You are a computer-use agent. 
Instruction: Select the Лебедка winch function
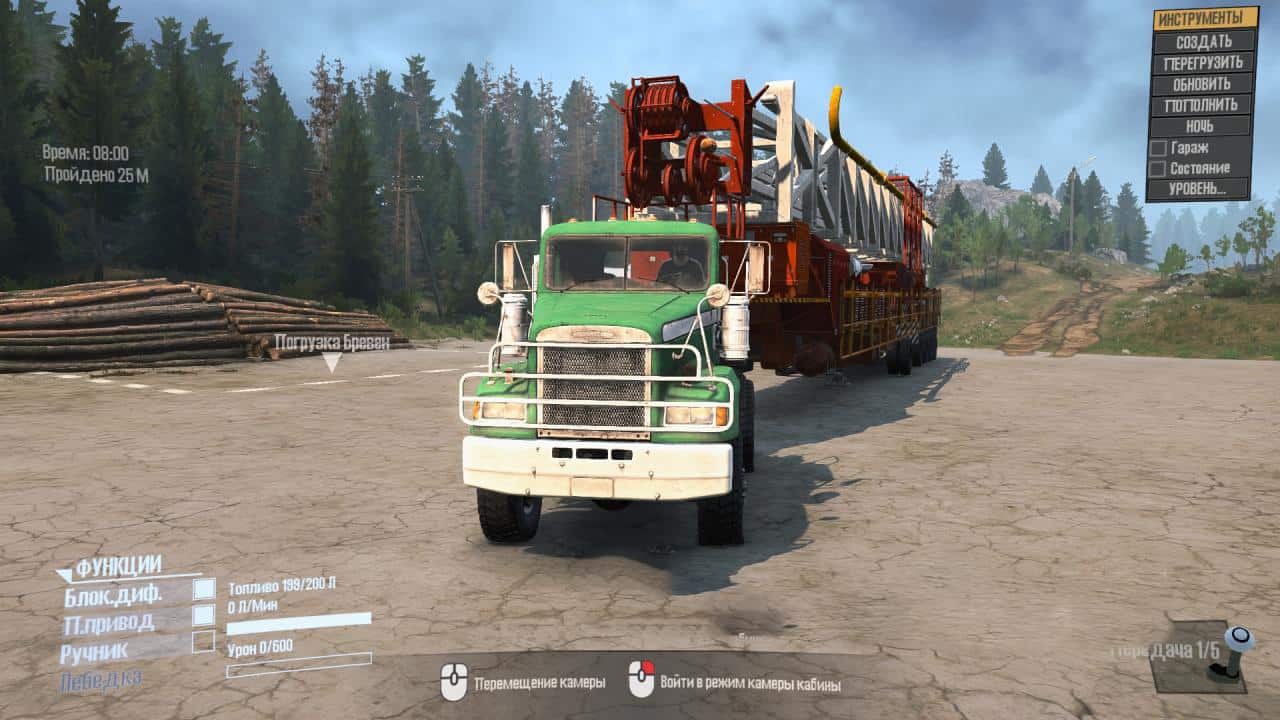point(100,680)
